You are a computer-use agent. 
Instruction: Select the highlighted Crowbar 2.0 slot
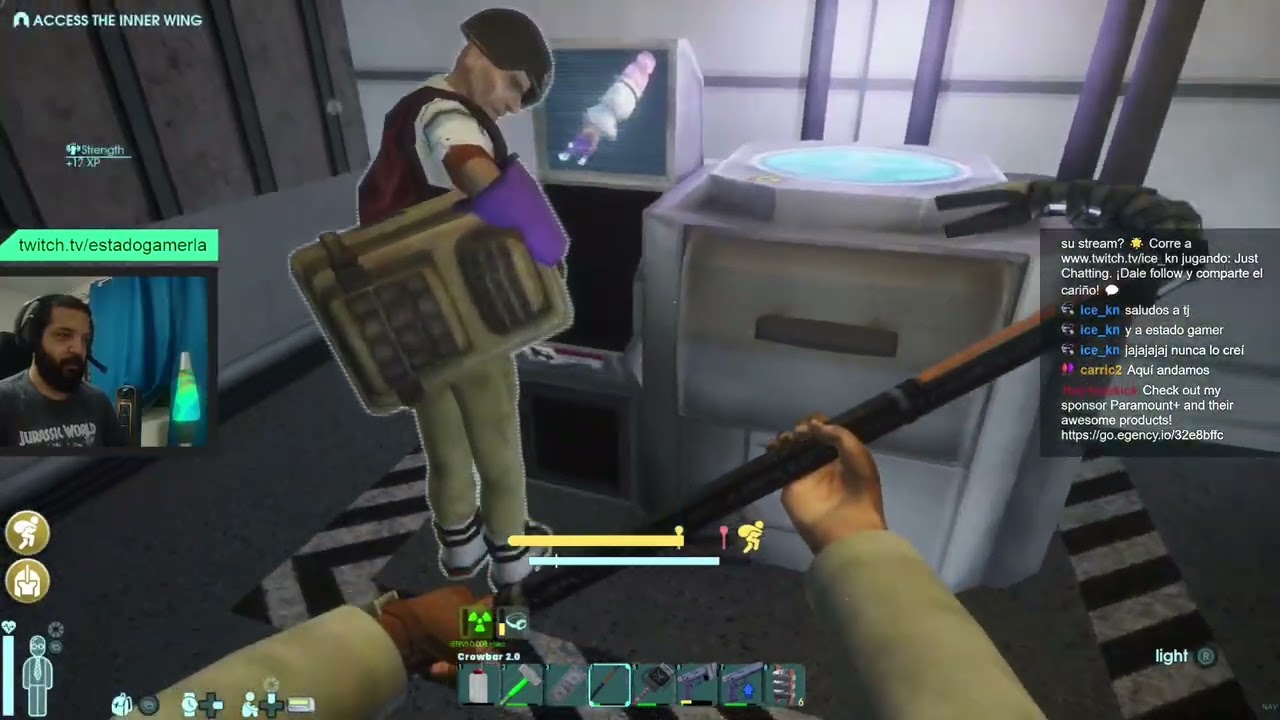609,686
